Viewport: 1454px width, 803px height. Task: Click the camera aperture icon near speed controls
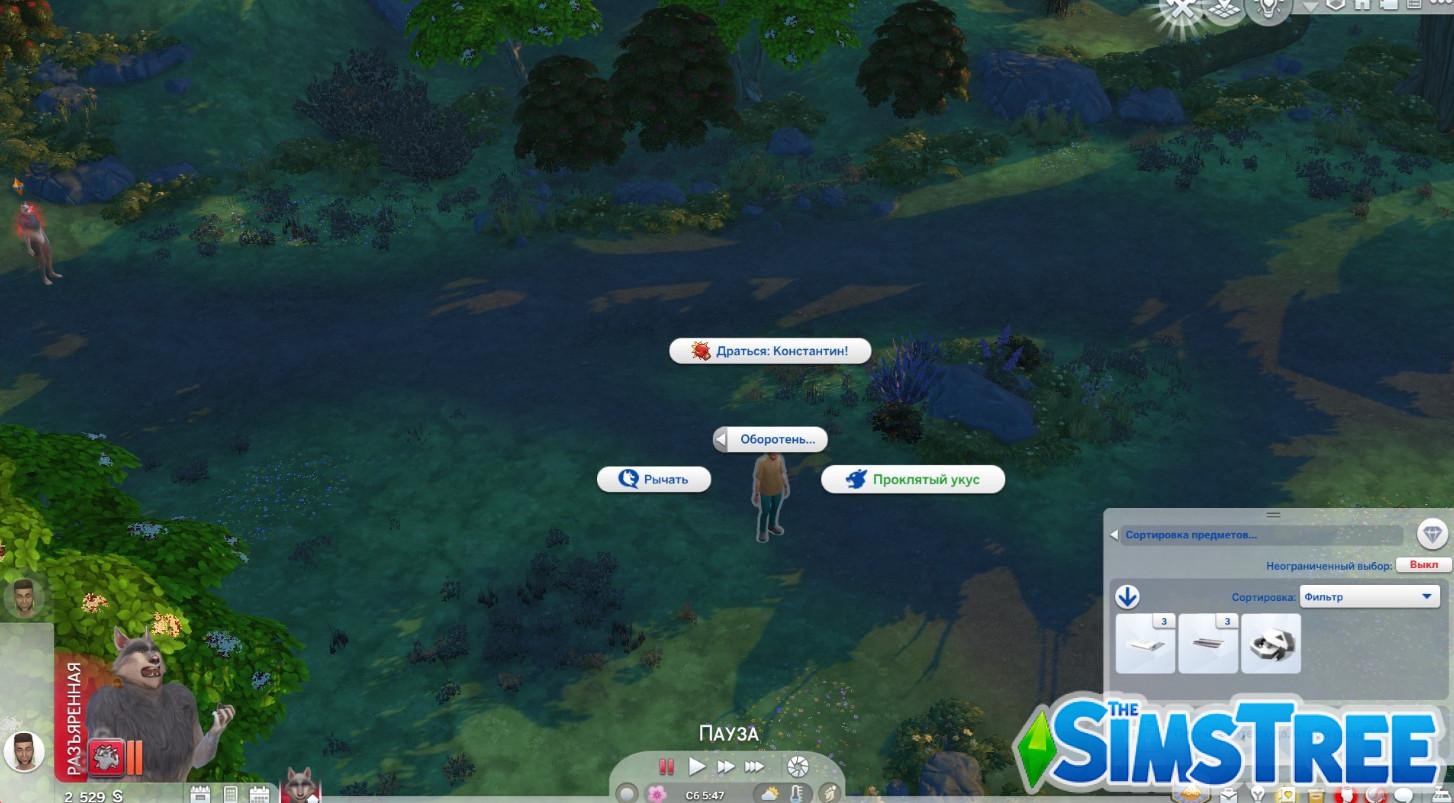[796, 765]
